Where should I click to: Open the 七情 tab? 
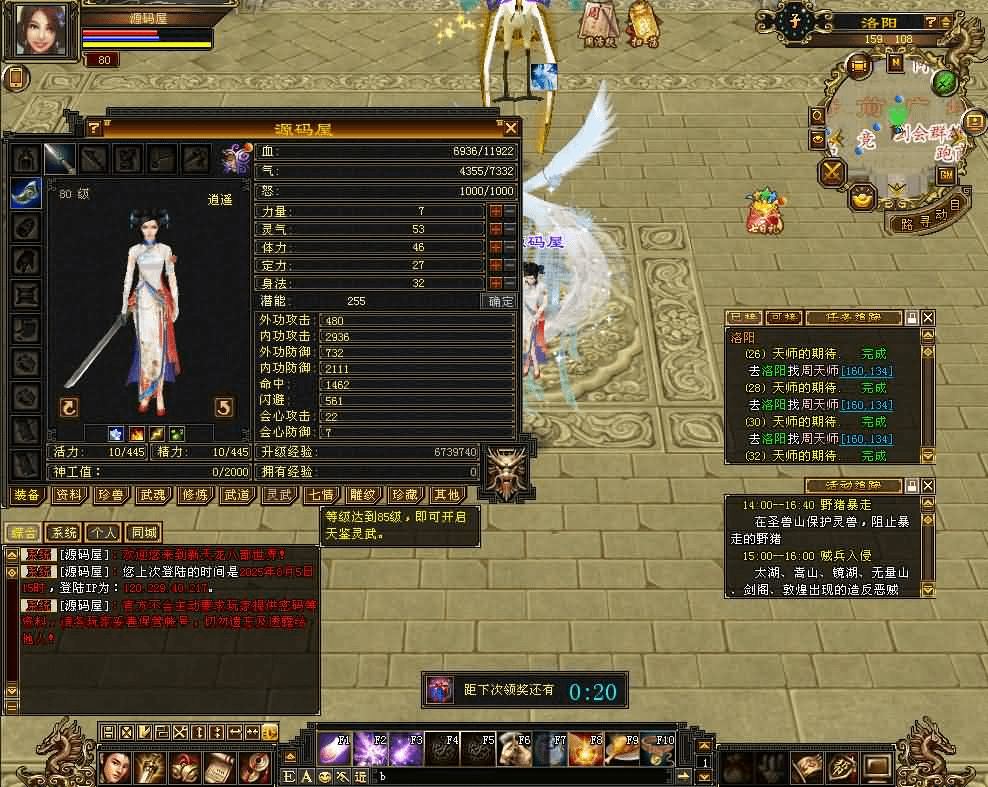(321, 495)
